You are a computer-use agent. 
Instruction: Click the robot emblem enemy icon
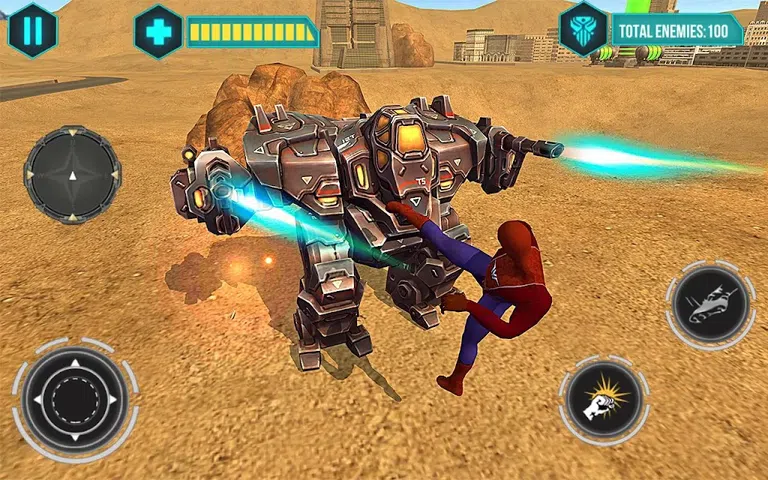(583, 28)
